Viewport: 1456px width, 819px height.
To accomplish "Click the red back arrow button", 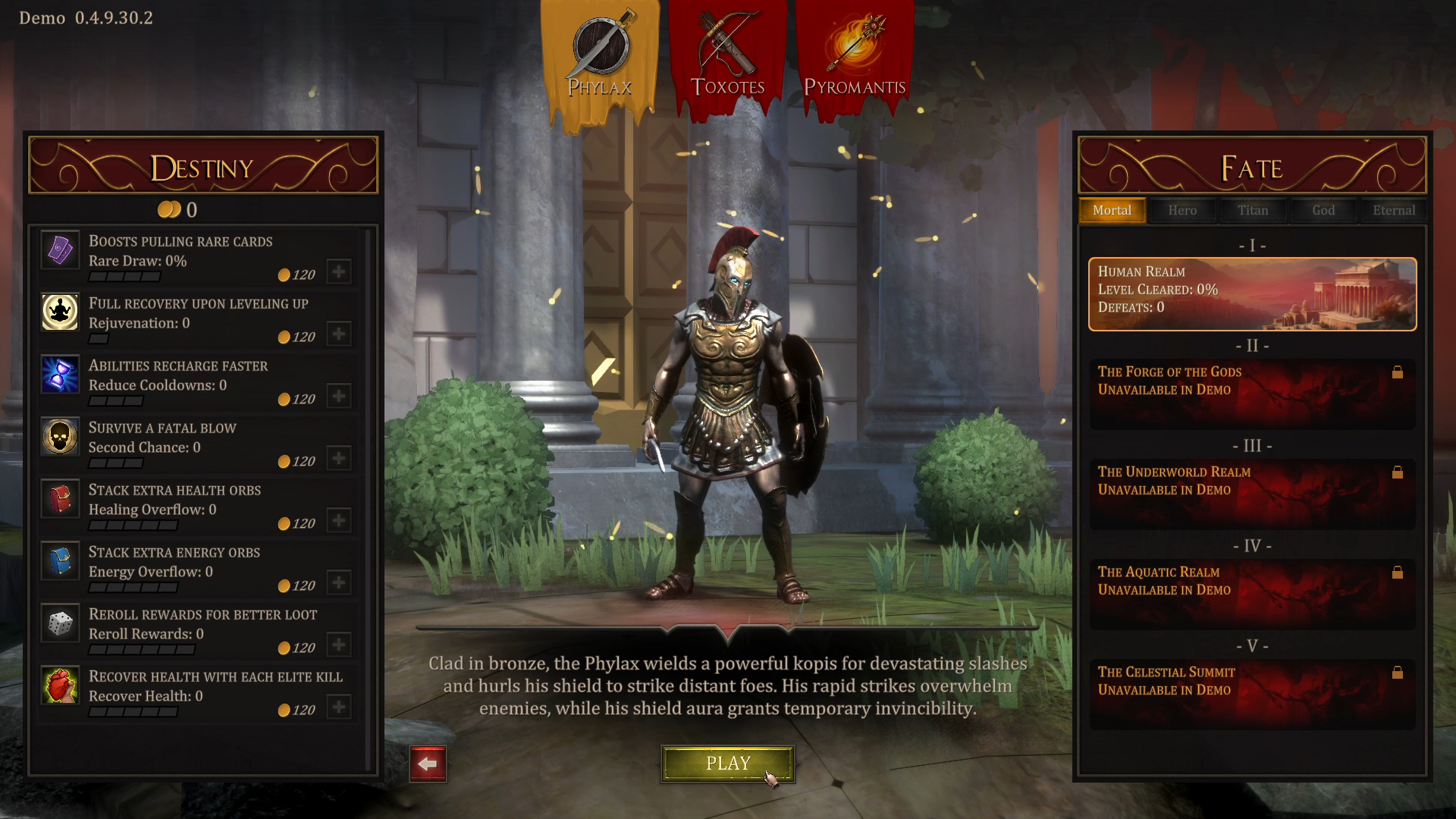I will [x=429, y=764].
